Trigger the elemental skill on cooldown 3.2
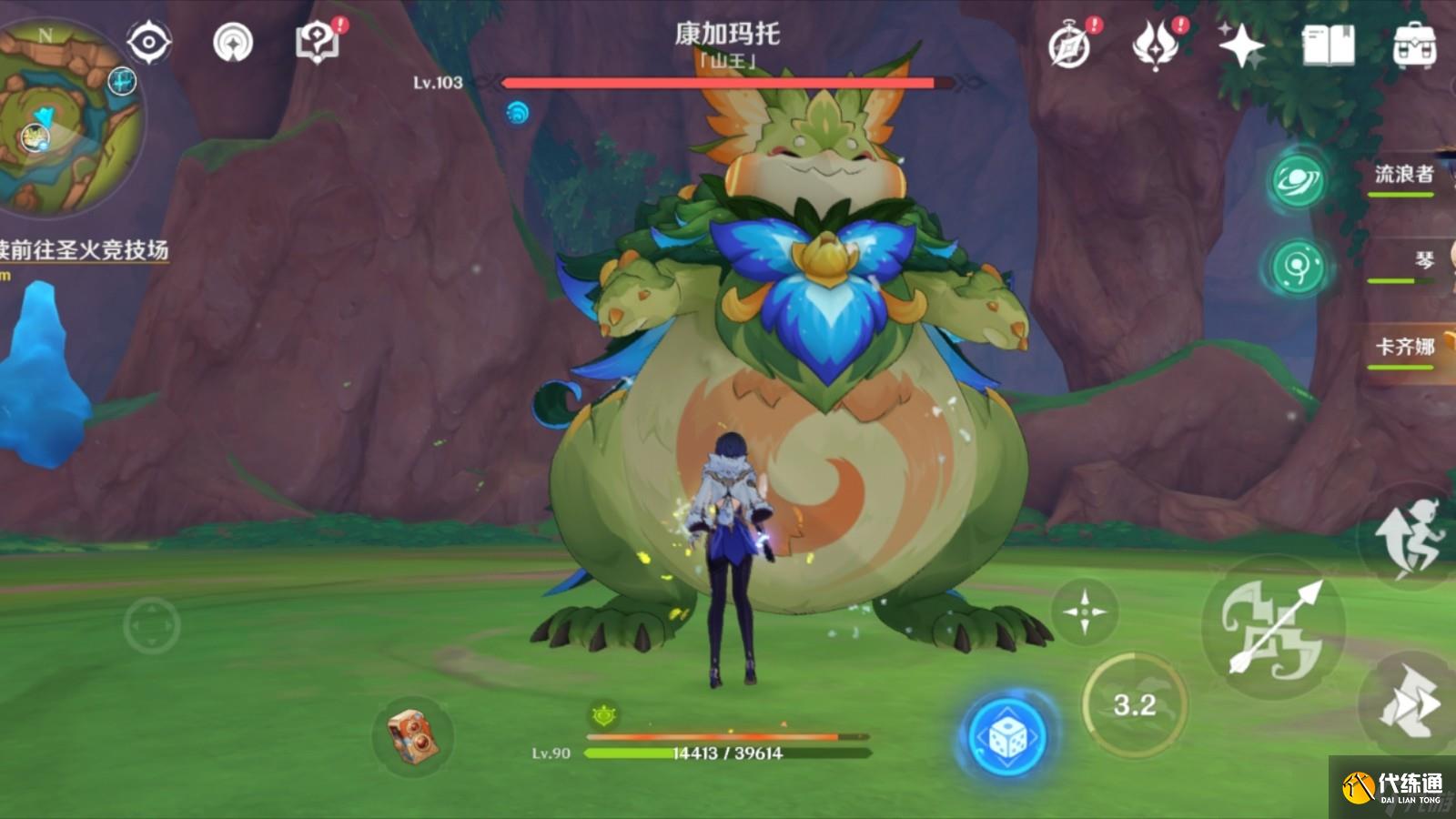The image size is (1456, 819). point(1135,704)
